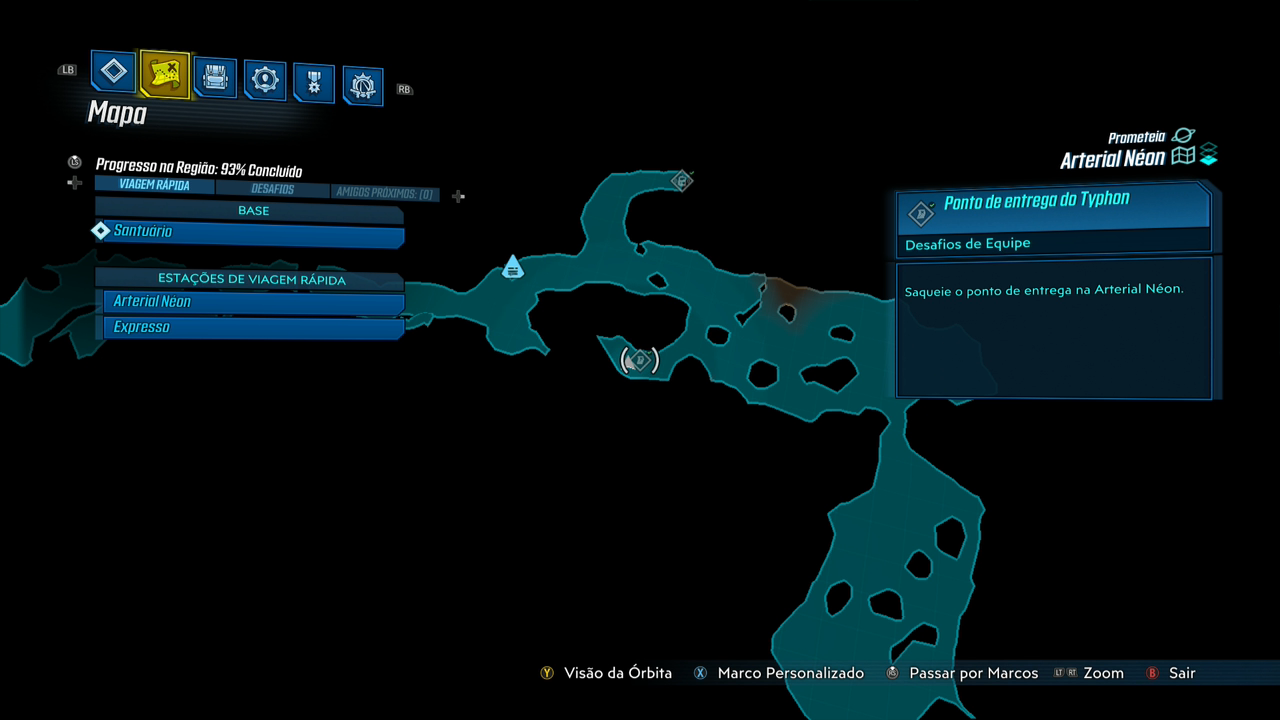Show the medal challenges tab
Screen dimensions: 1280x720
point(314,83)
